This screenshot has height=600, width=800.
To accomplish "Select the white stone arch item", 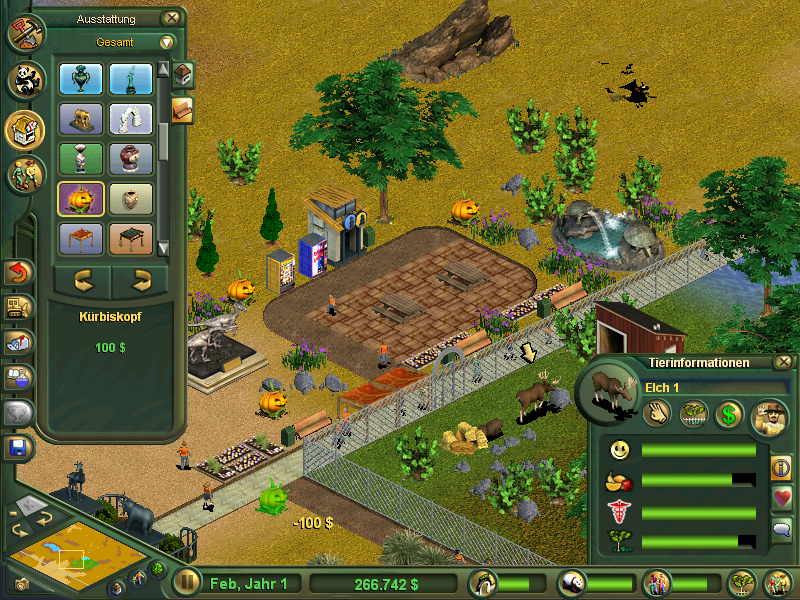I will pyautogui.click(x=130, y=120).
